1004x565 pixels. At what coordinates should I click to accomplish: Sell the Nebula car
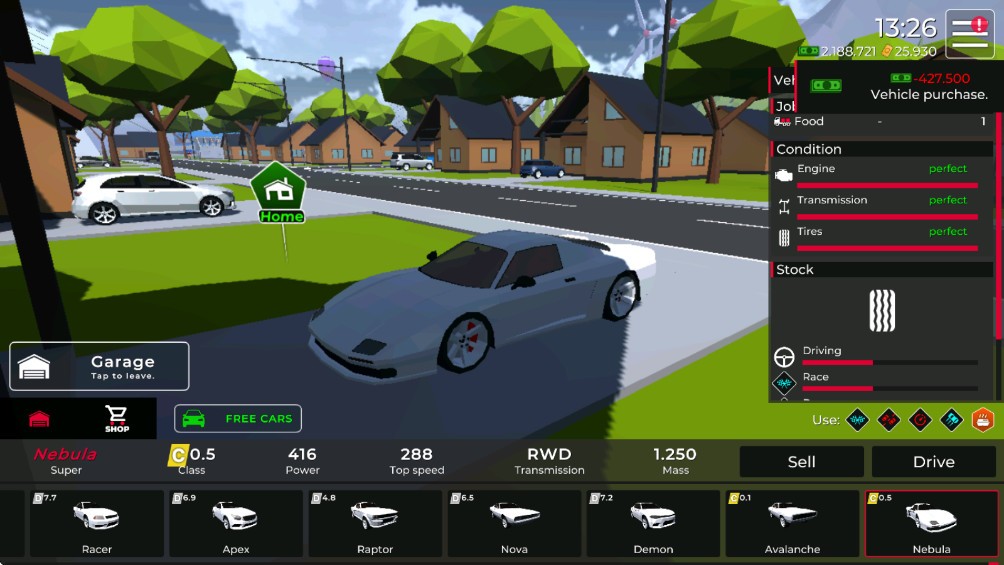coord(801,462)
